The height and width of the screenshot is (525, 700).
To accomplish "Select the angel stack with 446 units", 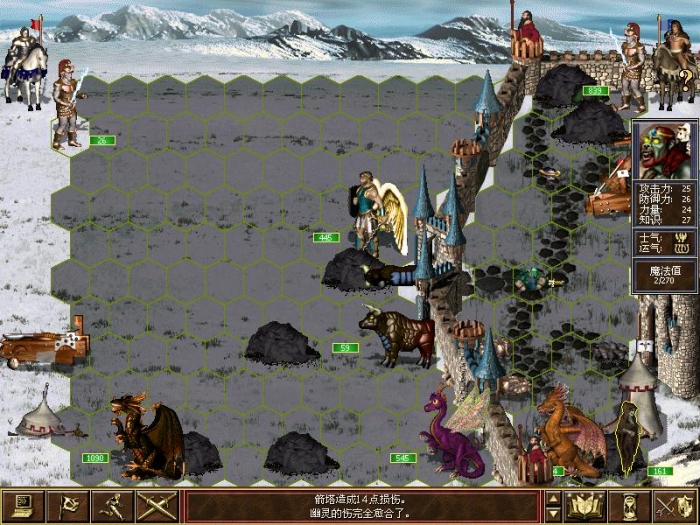I will 375,212.
